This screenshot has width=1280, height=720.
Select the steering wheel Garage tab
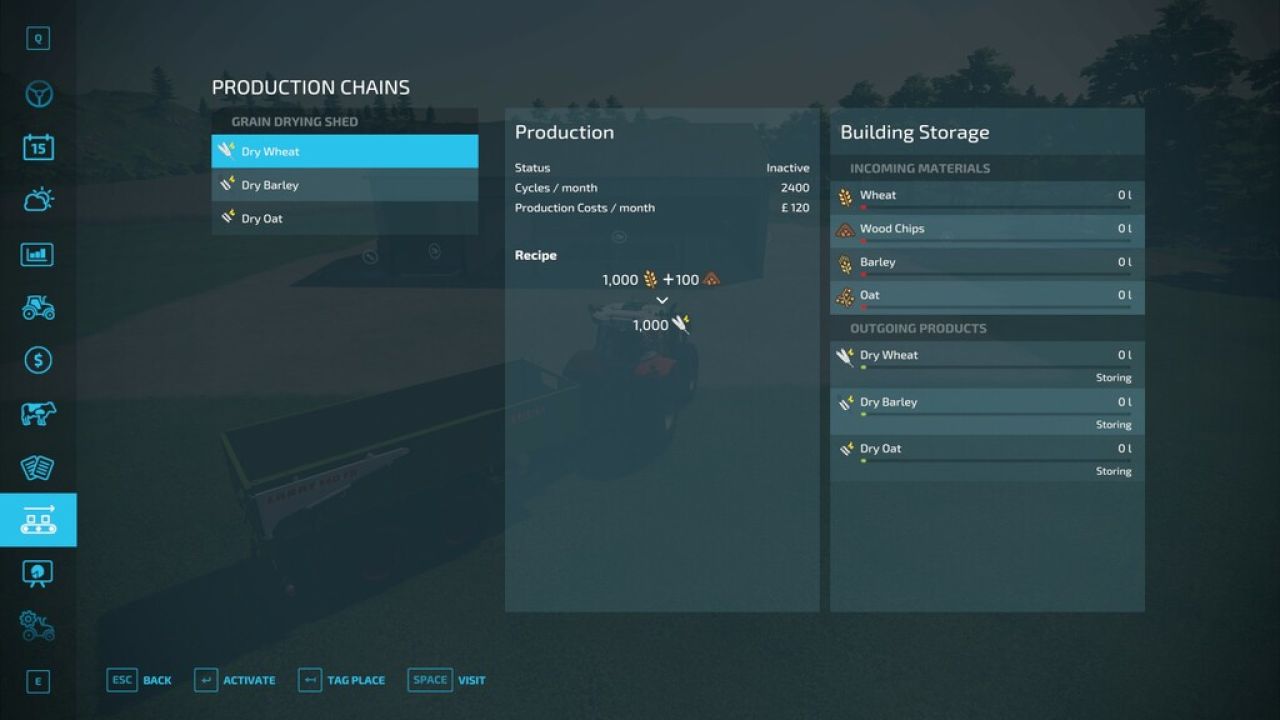(38, 92)
